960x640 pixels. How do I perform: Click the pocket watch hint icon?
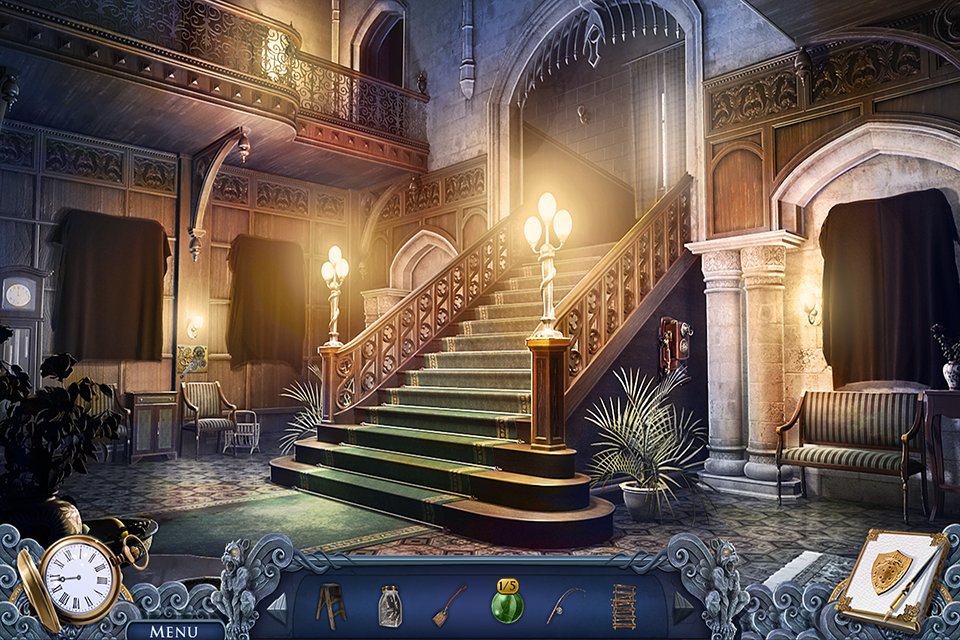coord(82,578)
